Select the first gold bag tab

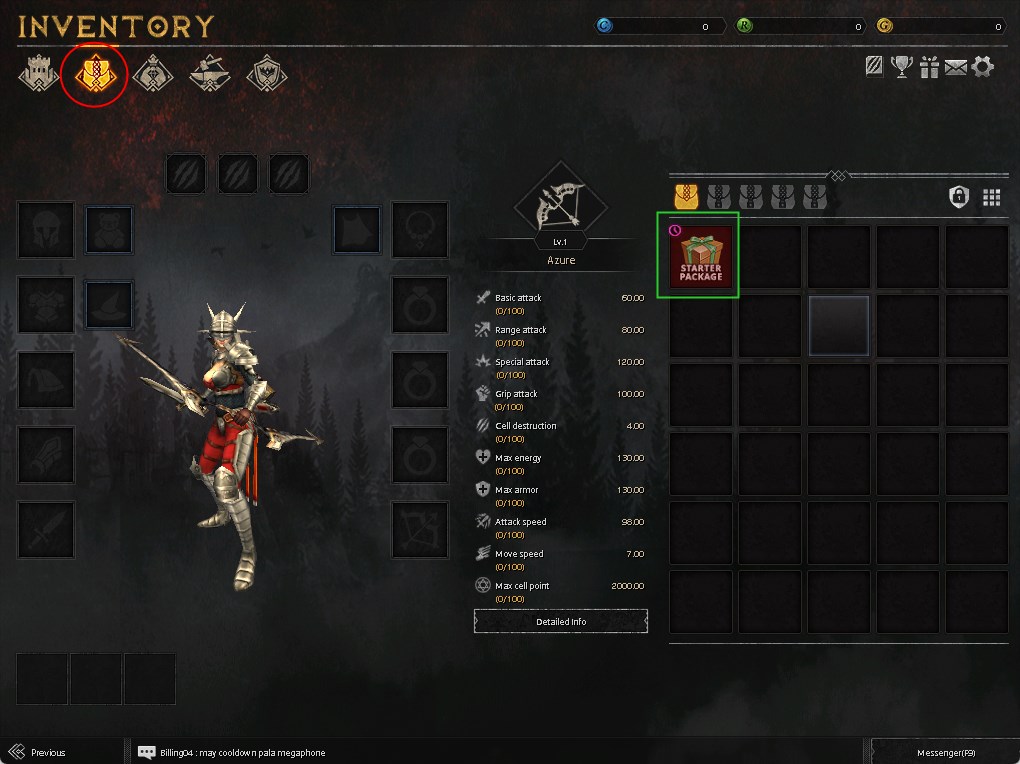click(x=686, y=195)
